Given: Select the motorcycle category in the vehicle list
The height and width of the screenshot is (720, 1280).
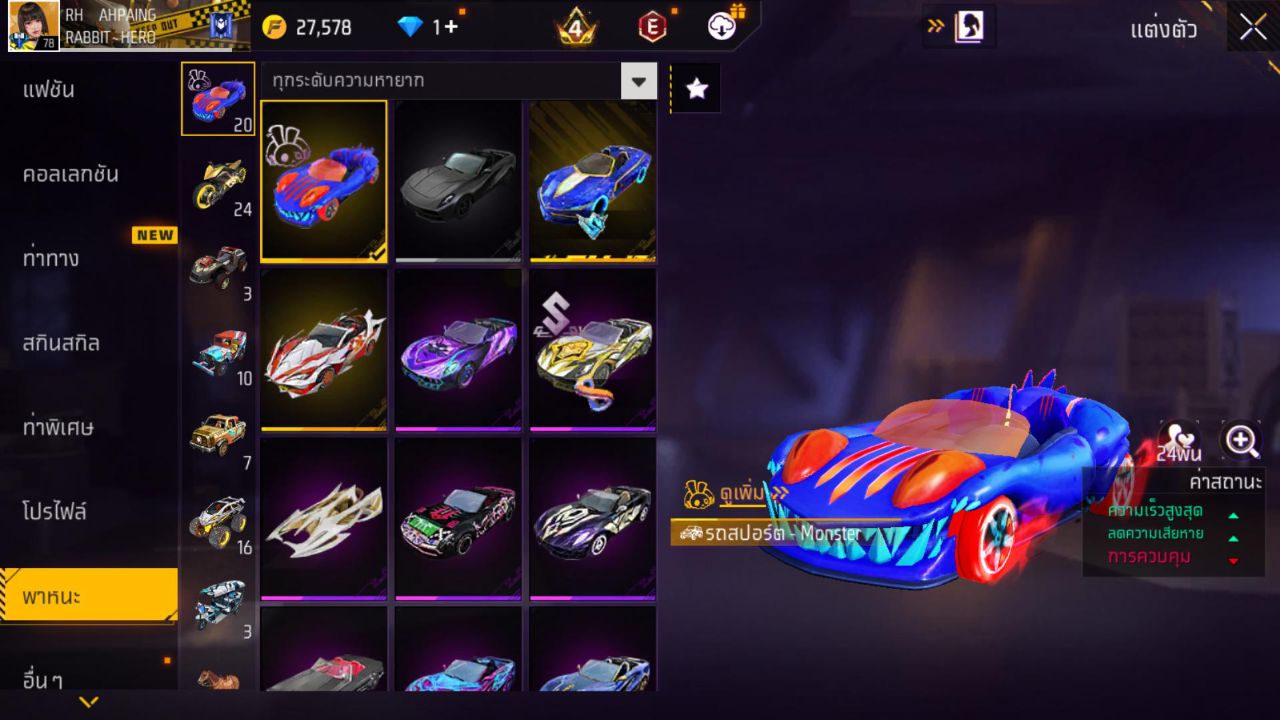Looking at the screenshot, I should click(x=218, y=178).
